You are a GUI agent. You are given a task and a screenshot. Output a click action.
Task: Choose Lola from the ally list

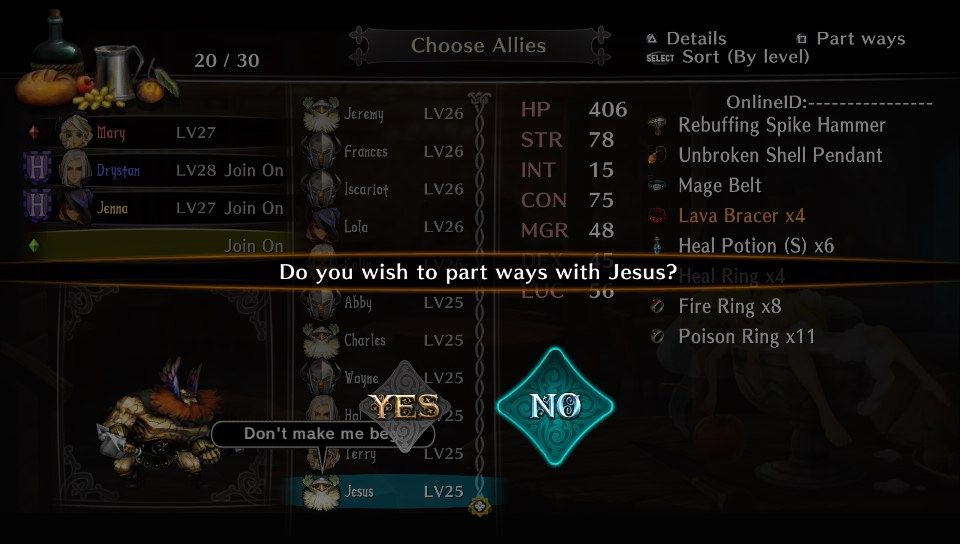[x=385, y=227]
